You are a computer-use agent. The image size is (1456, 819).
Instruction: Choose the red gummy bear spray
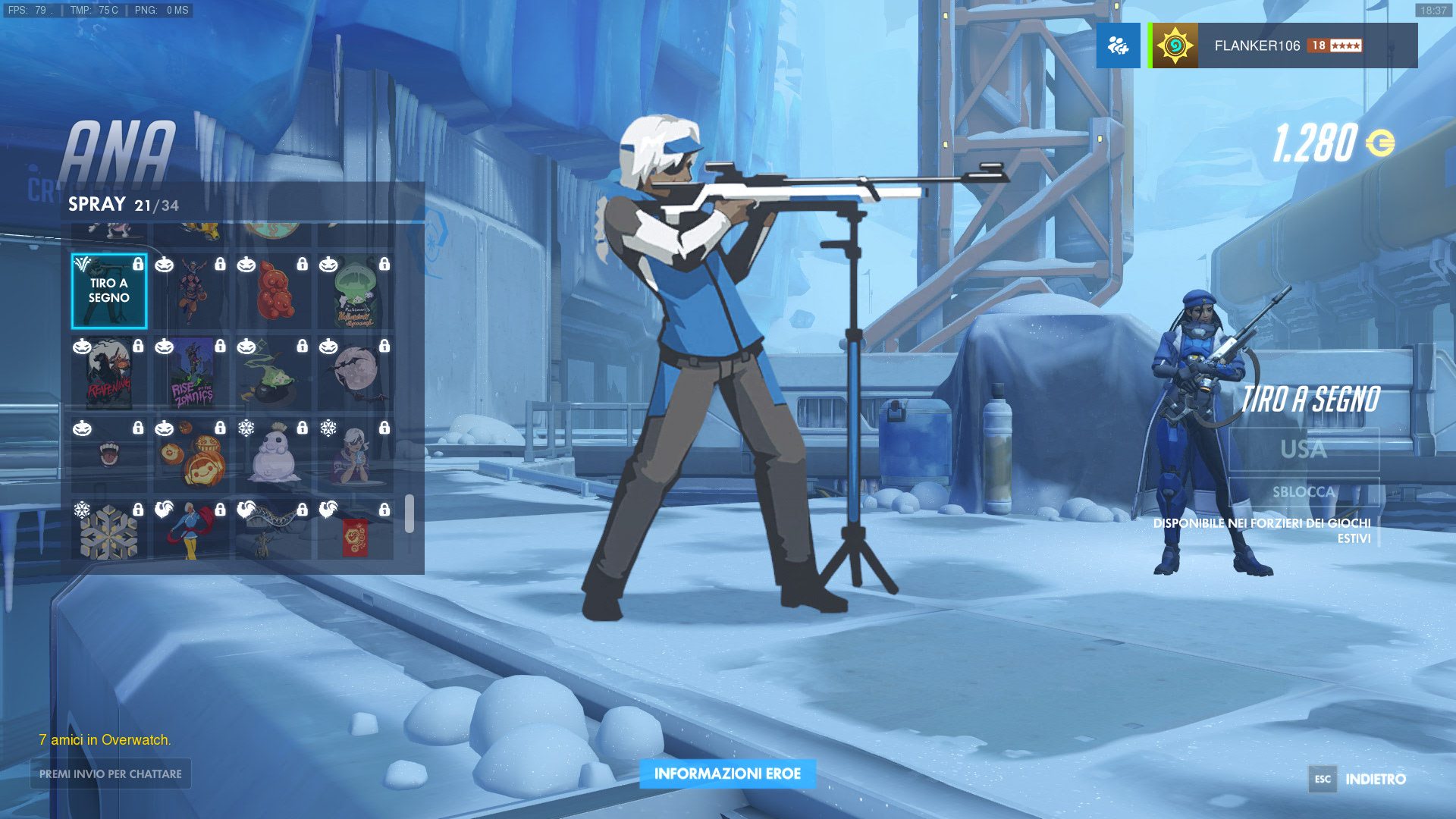point(274,291)
